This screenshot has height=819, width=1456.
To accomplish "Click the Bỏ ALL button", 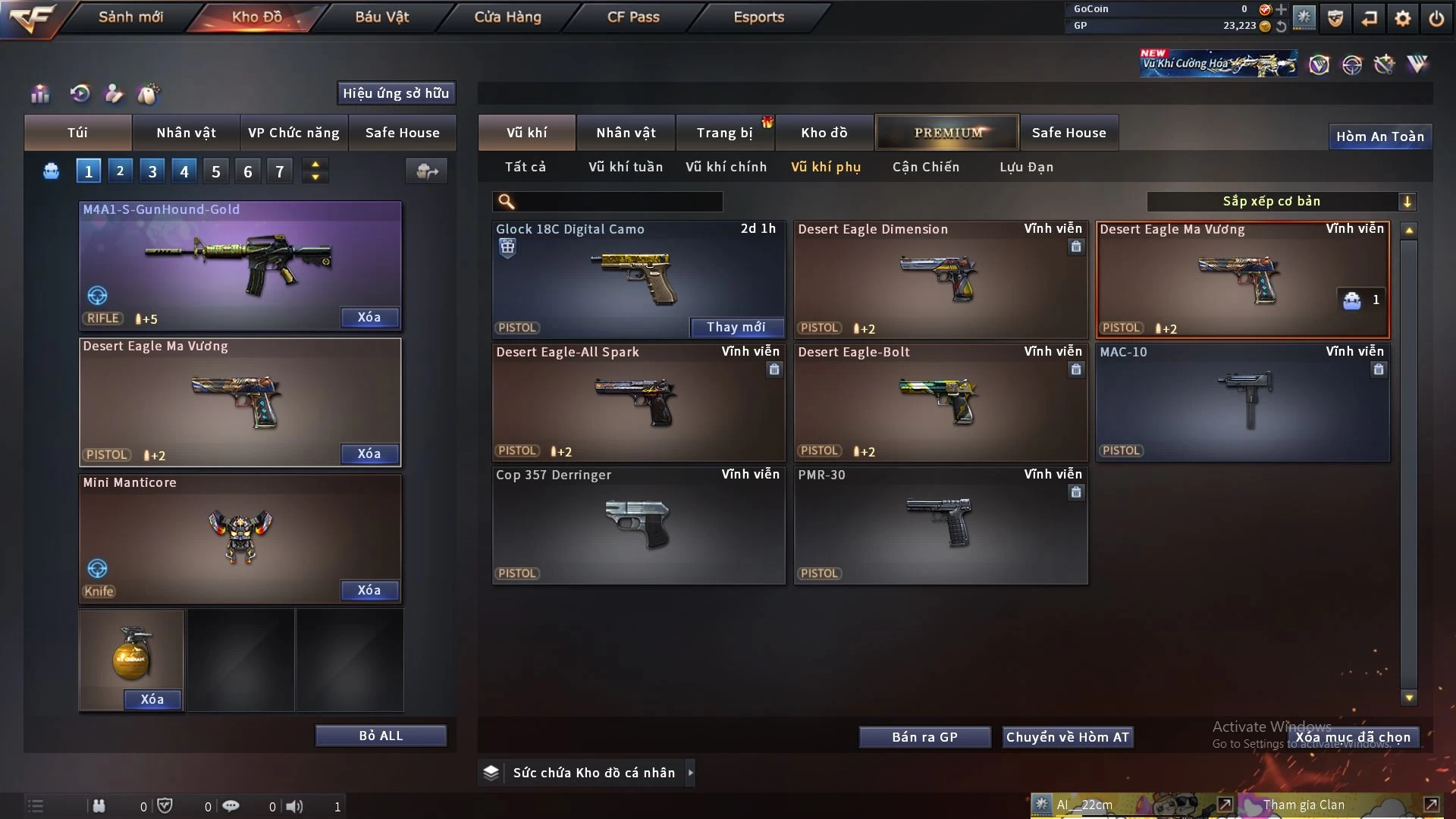I will 381,736.
